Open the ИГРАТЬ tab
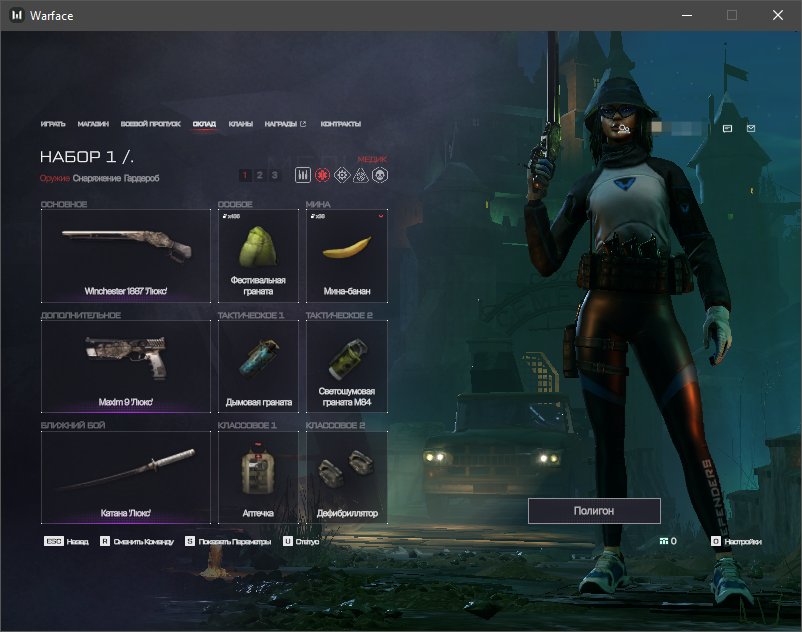The height and width of the screenshot is (632, 802). [53, 124]
